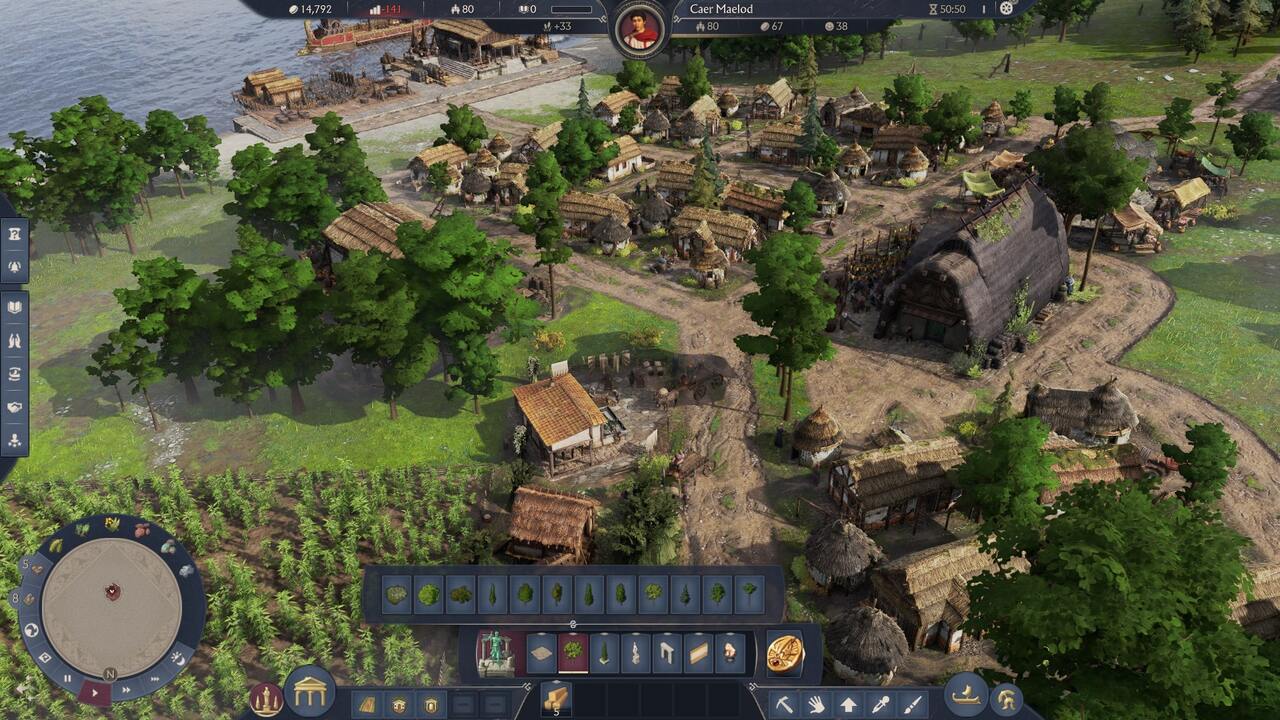Activate the upgrade arrow tool
The image size is (1280, 720).
point(848,704)
